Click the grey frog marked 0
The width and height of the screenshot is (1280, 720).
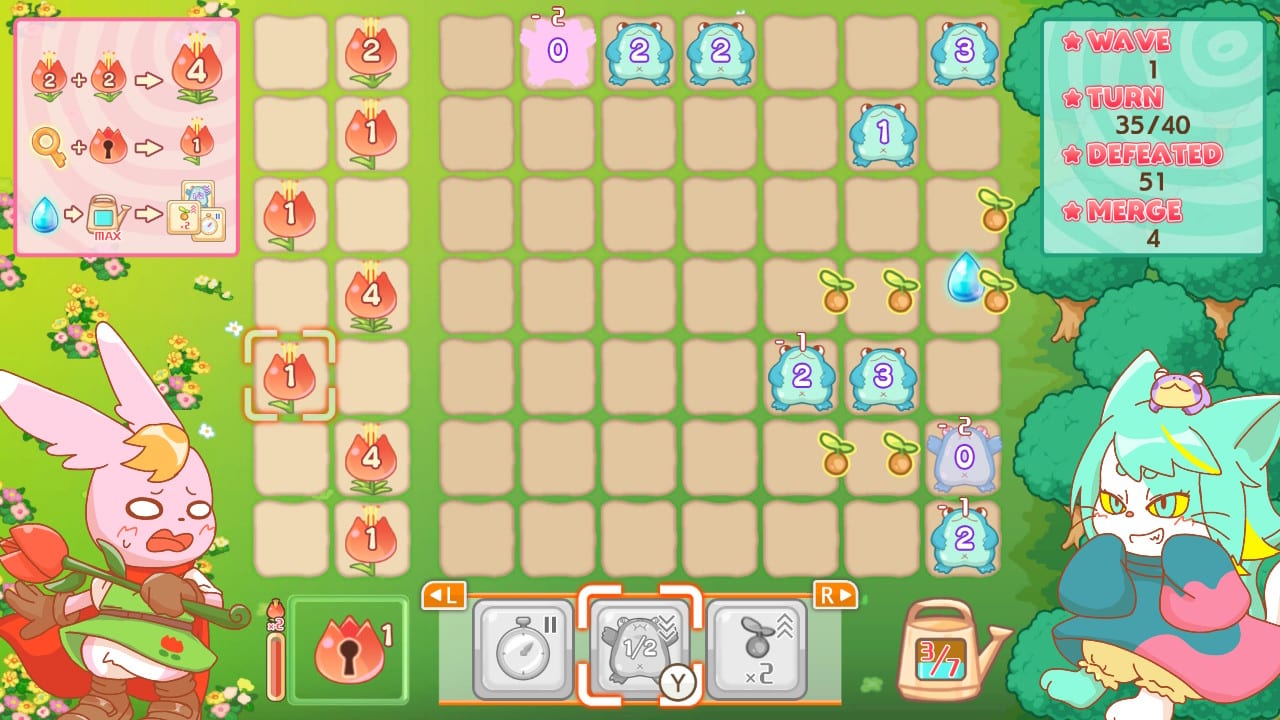tap(963, 458)
